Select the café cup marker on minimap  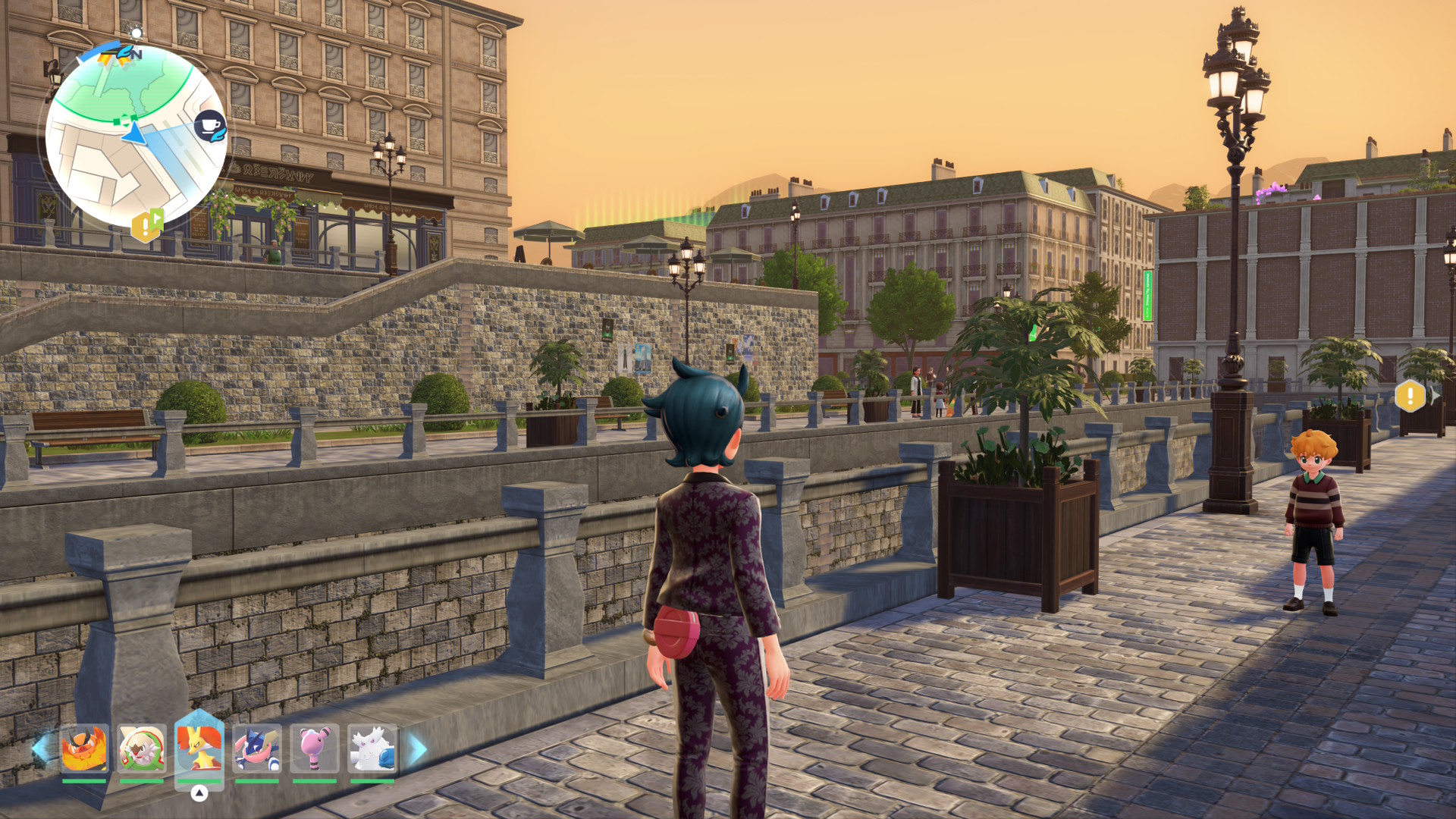click(210, 125)
